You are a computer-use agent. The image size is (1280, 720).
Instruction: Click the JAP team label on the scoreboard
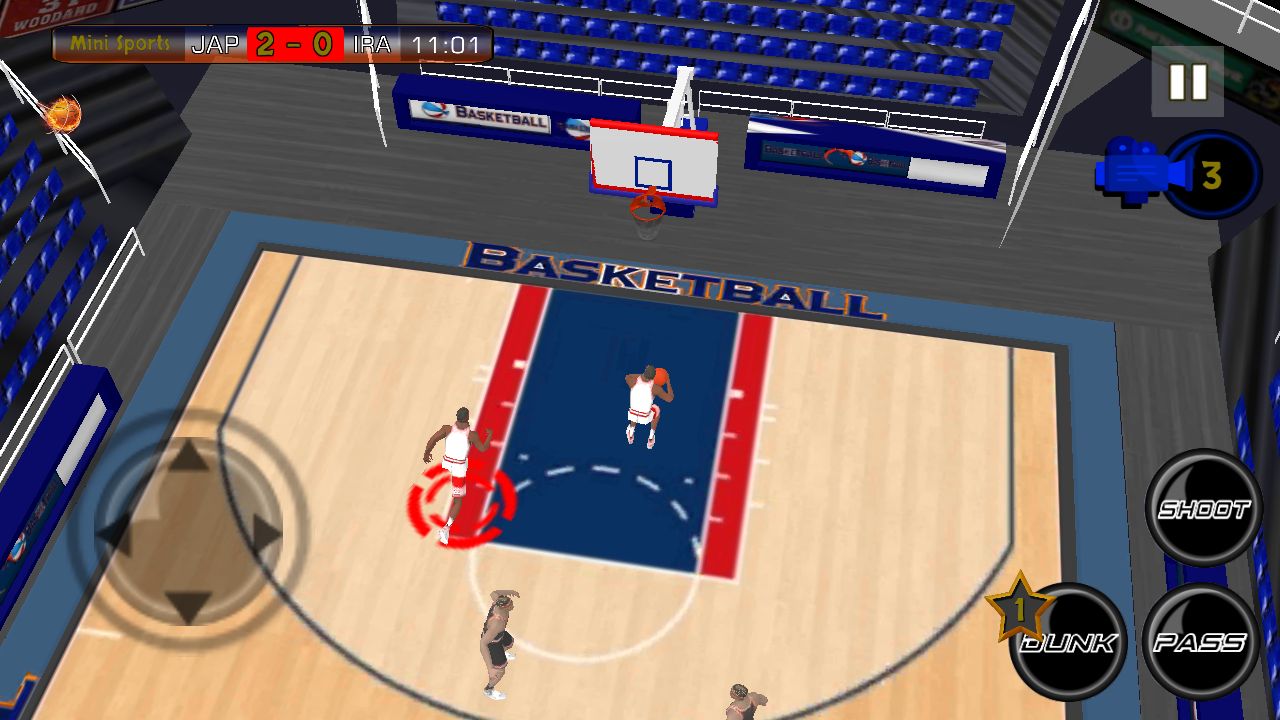pos(214,44)
